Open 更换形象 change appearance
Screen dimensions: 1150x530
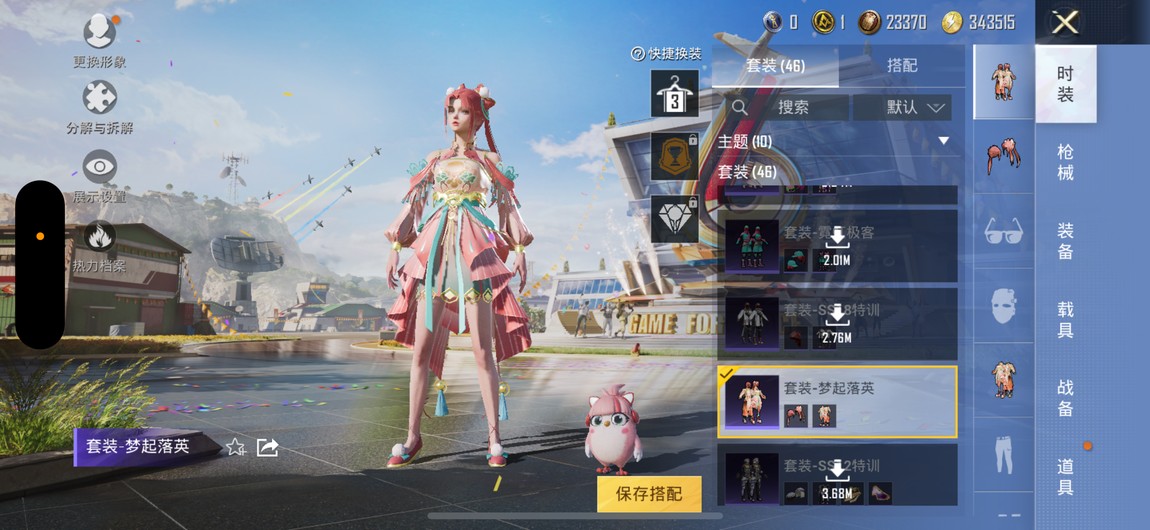(99, 38)
